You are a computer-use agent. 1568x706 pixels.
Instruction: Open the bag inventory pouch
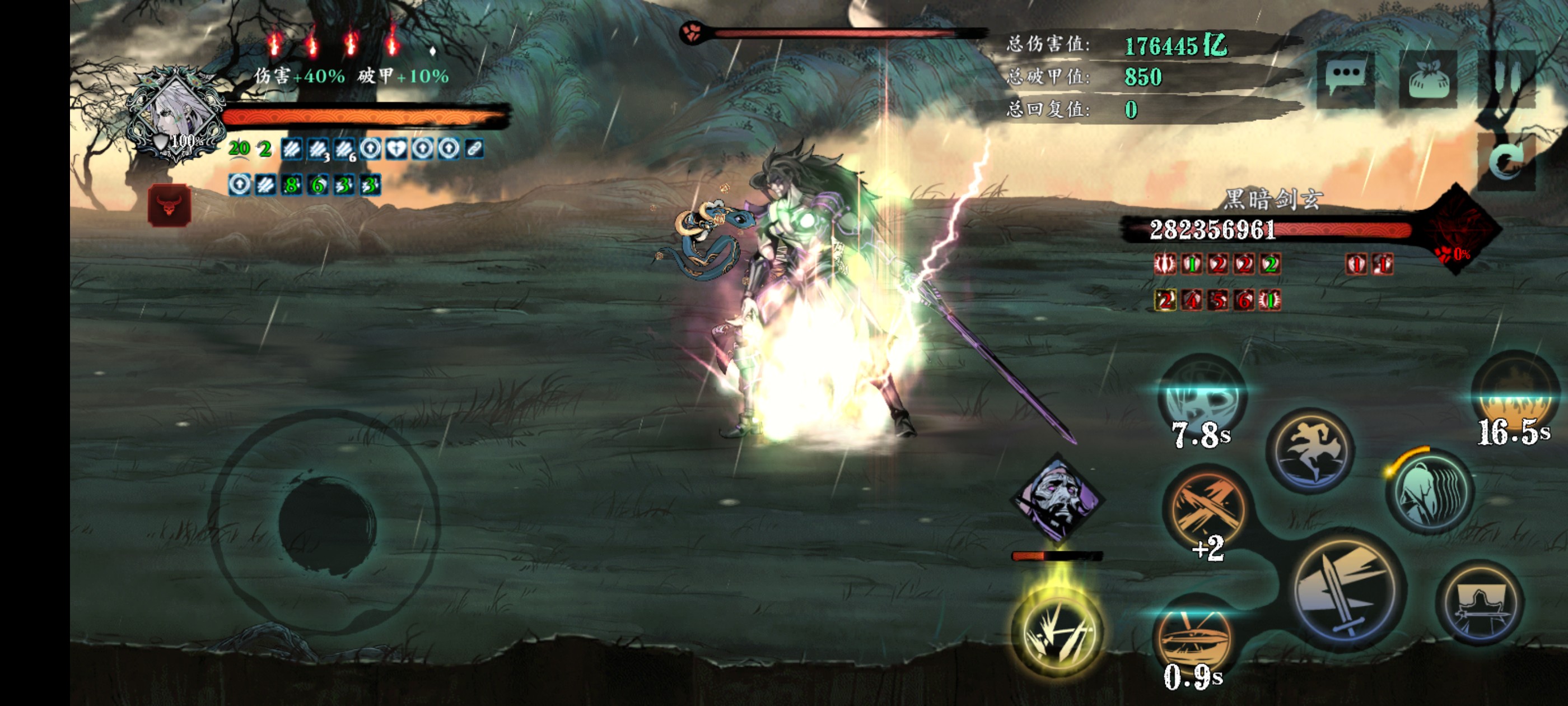tap(1427, 80)
